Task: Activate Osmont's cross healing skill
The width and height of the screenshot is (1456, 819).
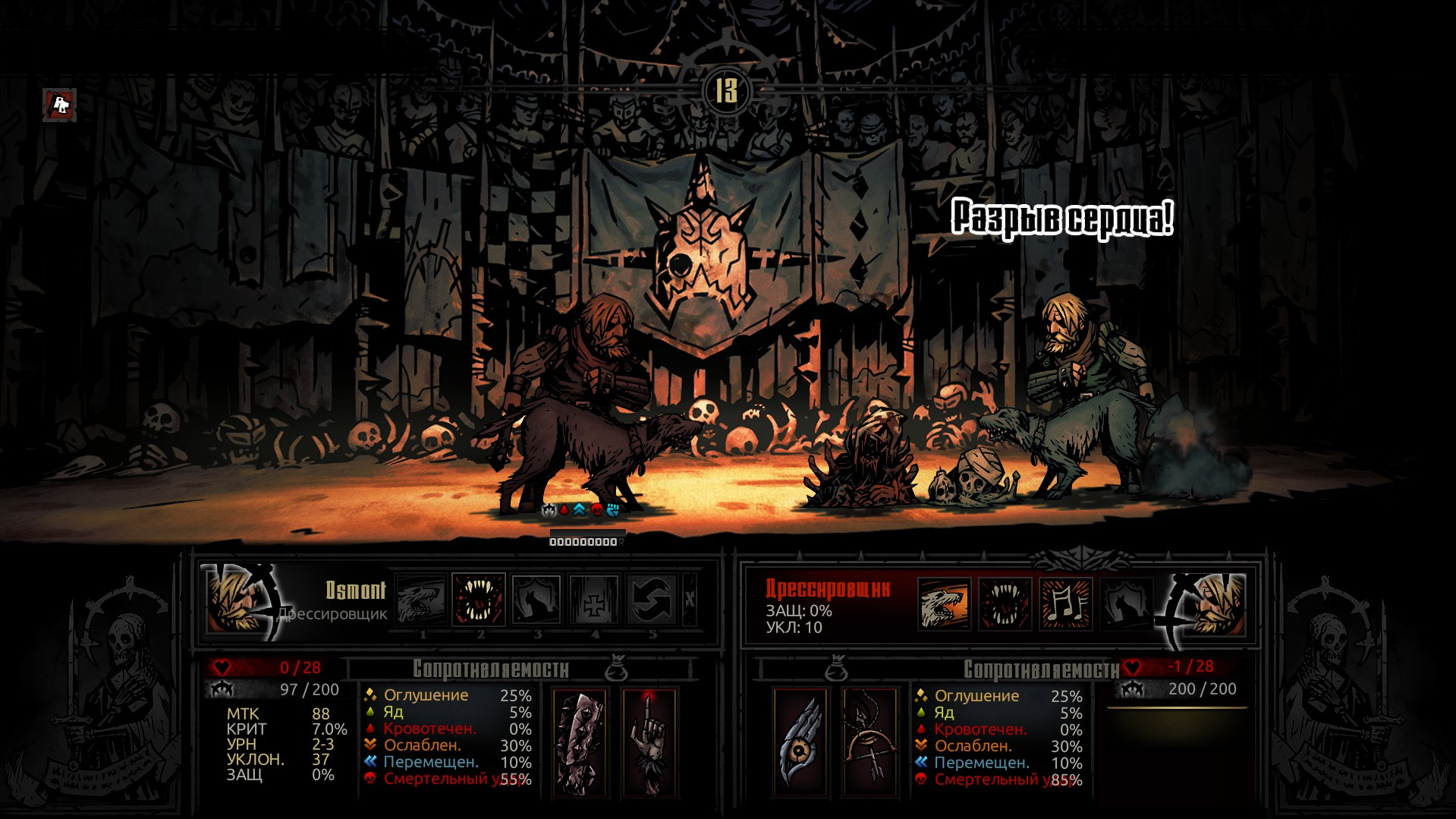Action: [x=594, y=600]
